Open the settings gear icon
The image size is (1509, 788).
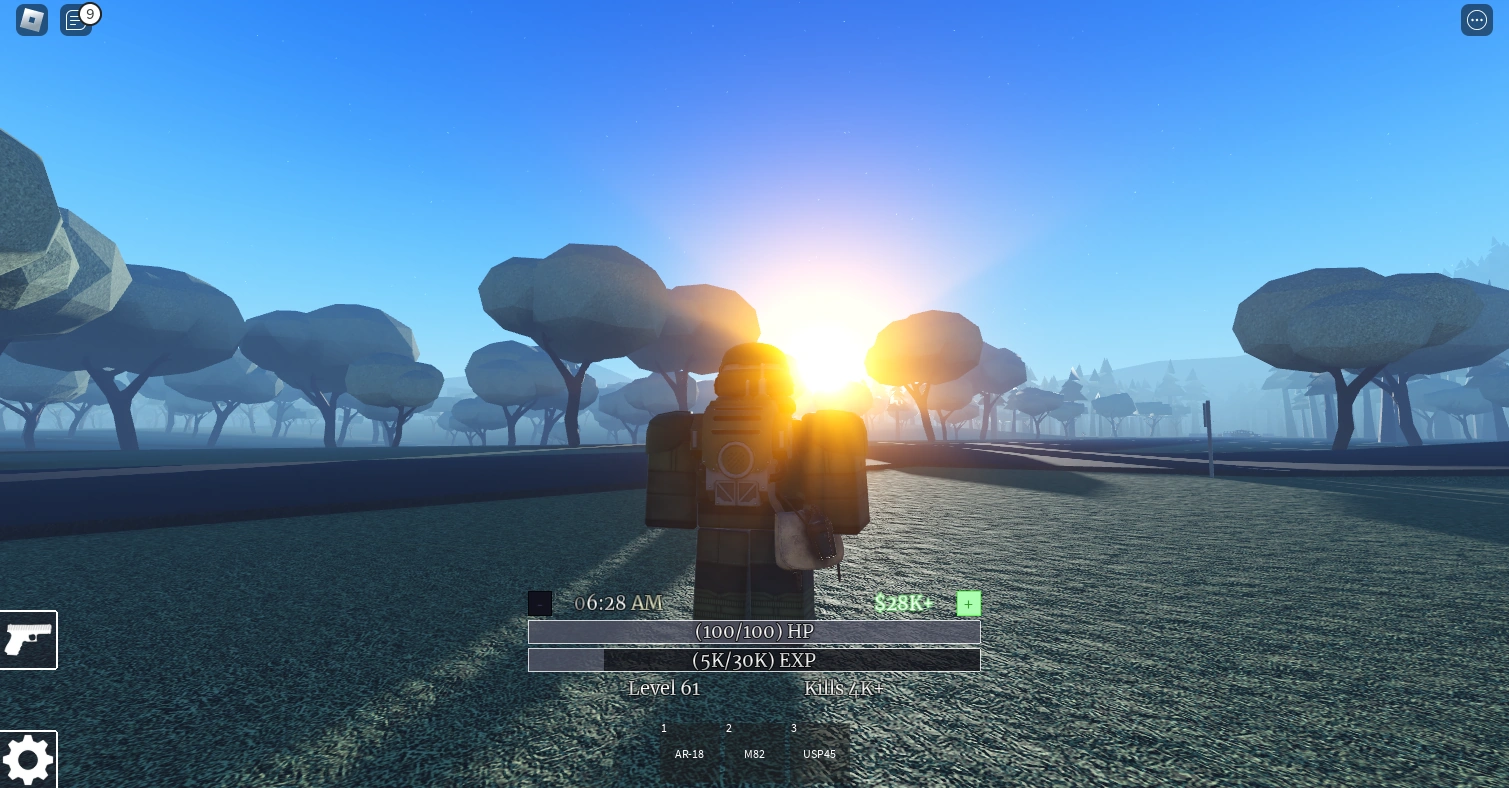pos(27,760)
